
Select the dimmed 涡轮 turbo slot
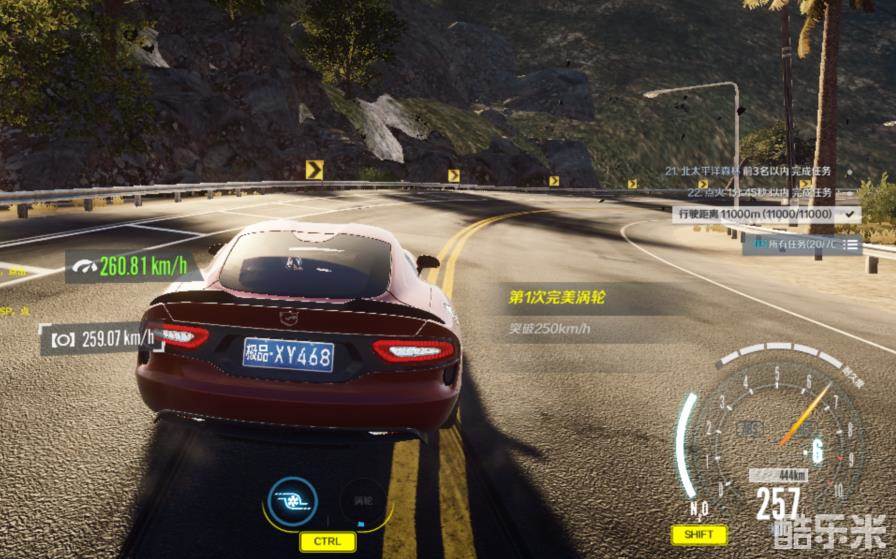click(x=362, y=501)
